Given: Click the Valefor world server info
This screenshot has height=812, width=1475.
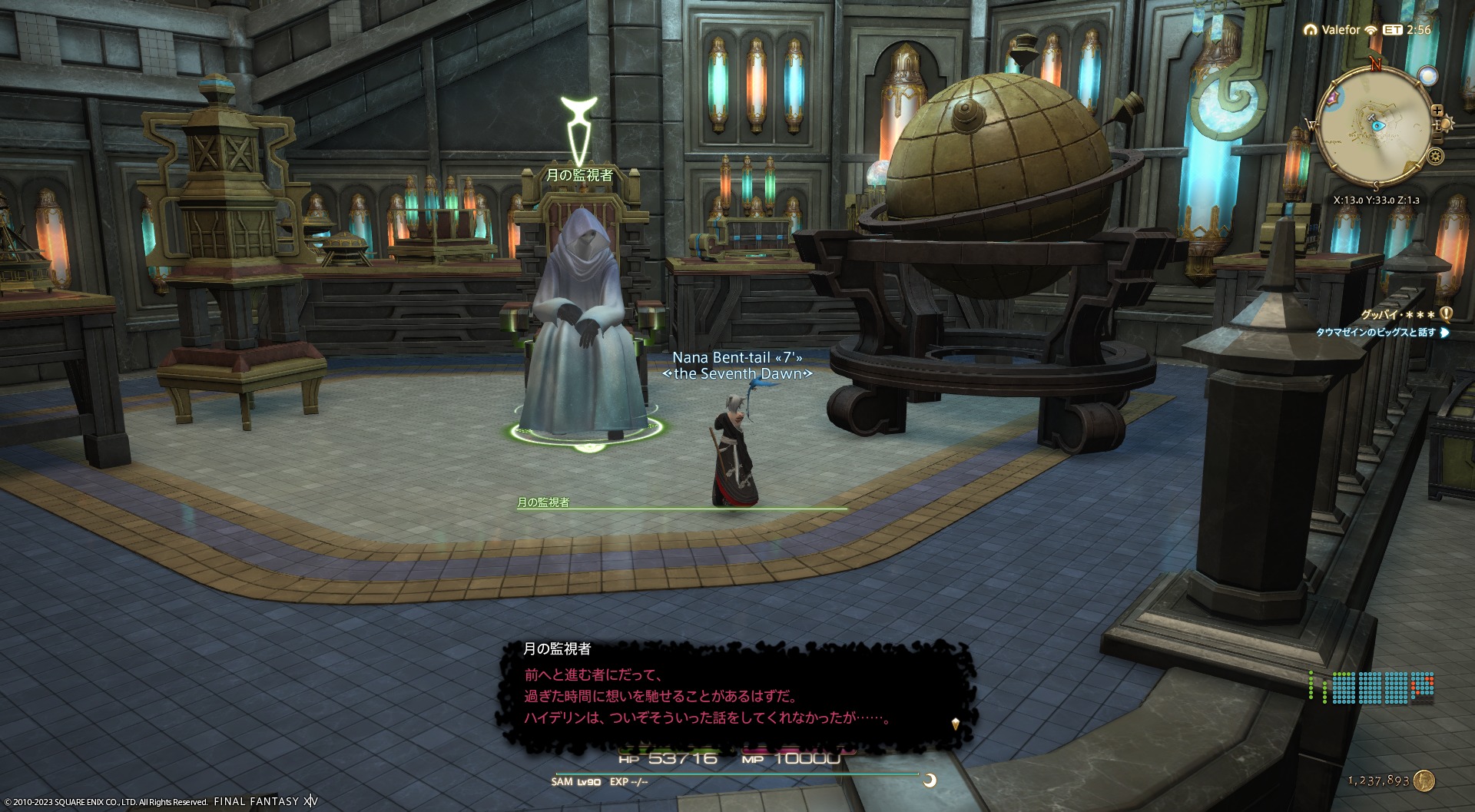Looking at the screenshot, I should click(x=1341, y=30).
